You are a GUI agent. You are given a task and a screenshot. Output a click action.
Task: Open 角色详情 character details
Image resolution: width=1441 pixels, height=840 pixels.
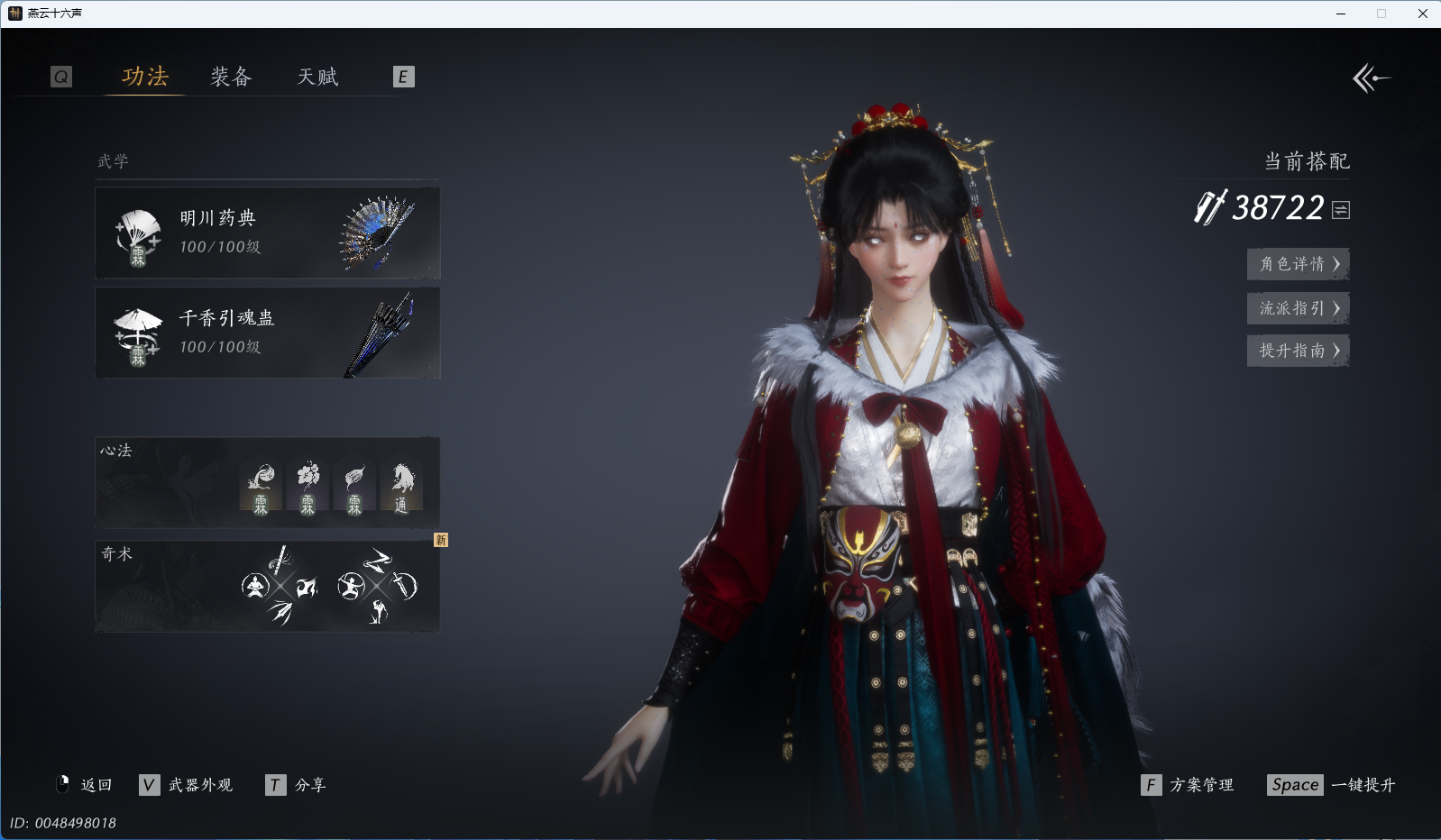click(x=1298, y=264)
